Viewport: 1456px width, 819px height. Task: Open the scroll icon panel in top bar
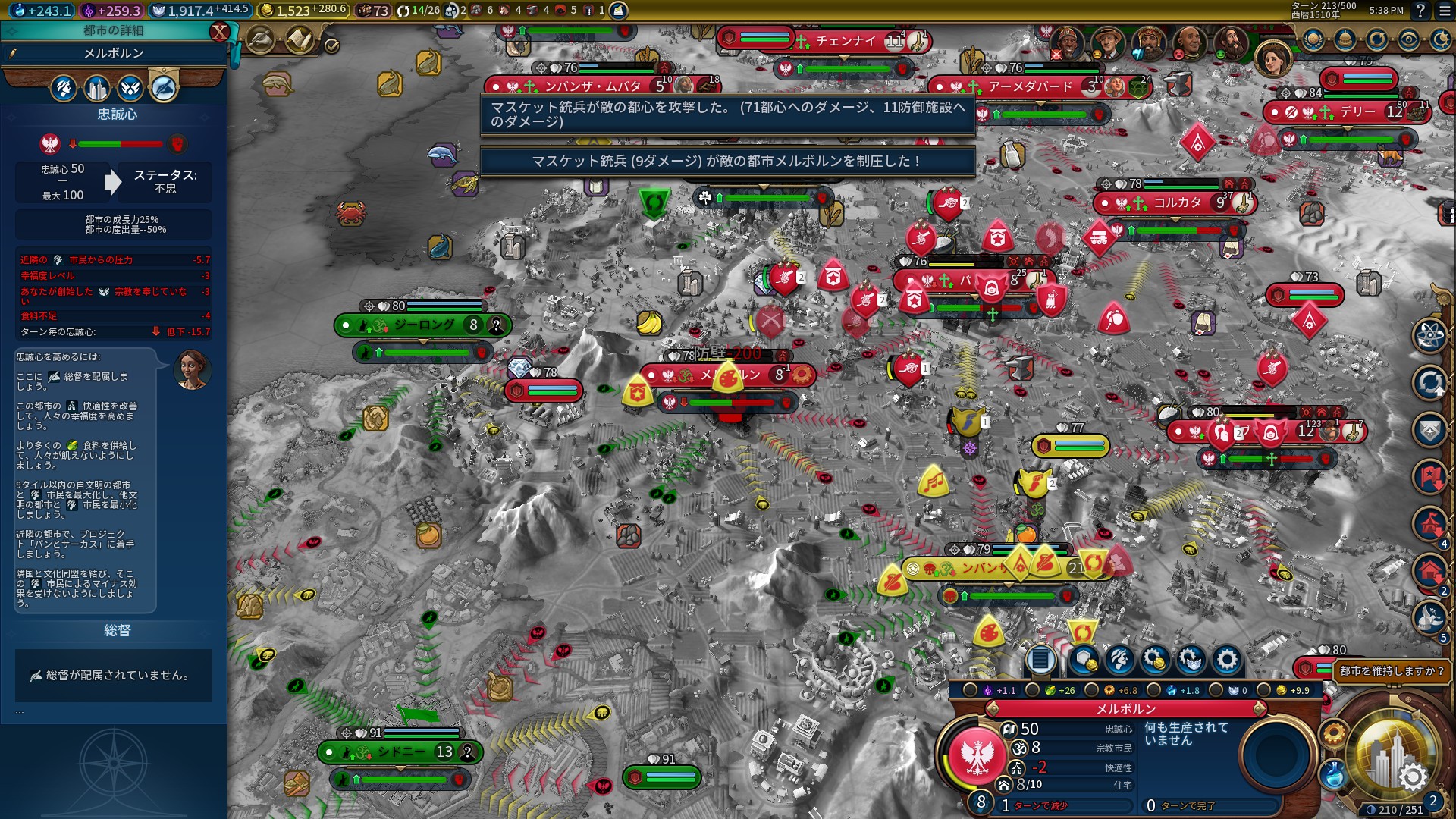click(x=300, y=39)
